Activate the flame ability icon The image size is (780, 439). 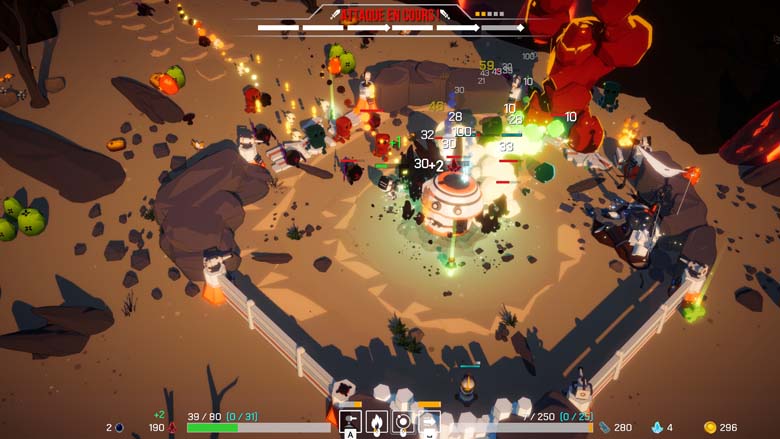[x=377, y=422]
